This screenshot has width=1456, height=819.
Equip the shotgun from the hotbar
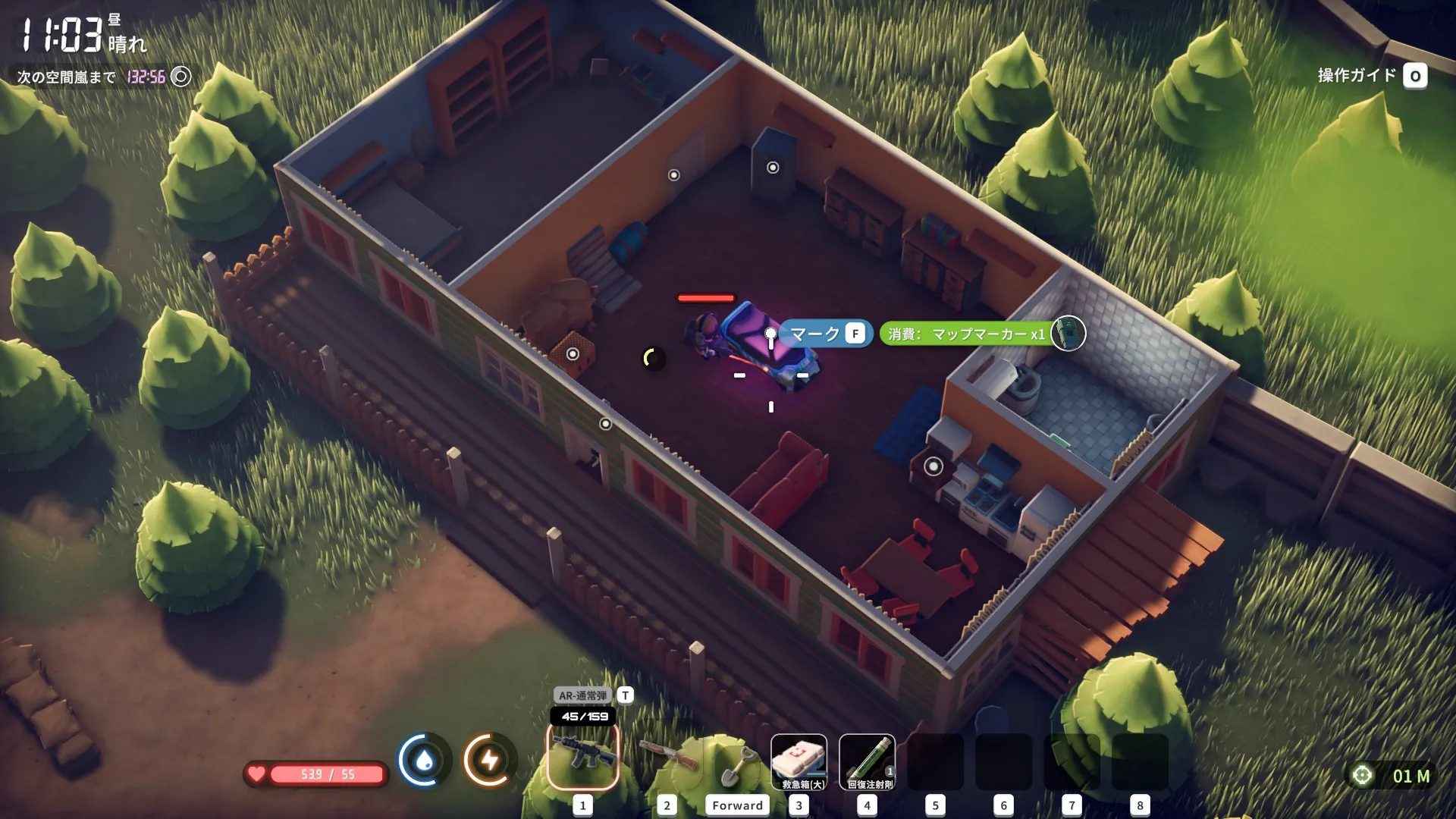click(x=667, y=757)
